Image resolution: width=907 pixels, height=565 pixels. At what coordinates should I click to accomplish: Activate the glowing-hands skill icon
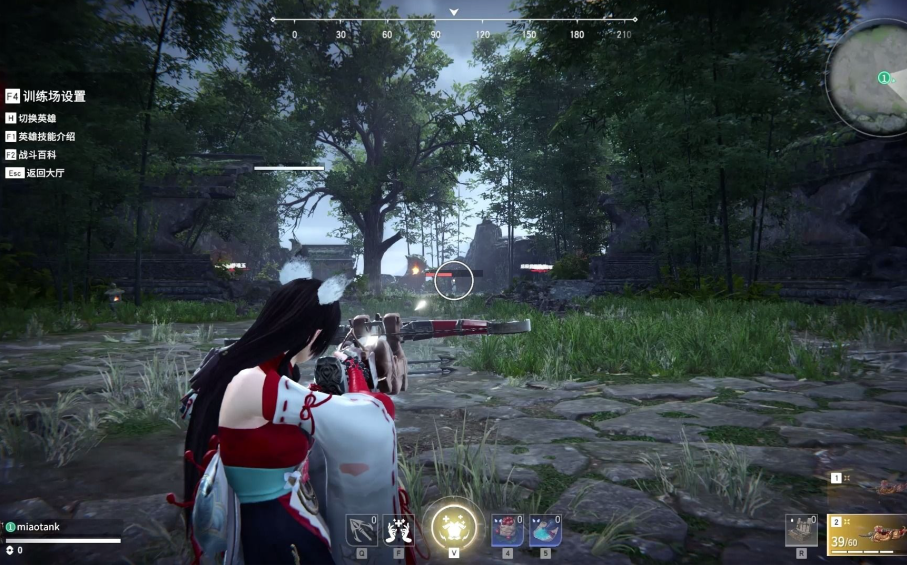pos(398,529)
